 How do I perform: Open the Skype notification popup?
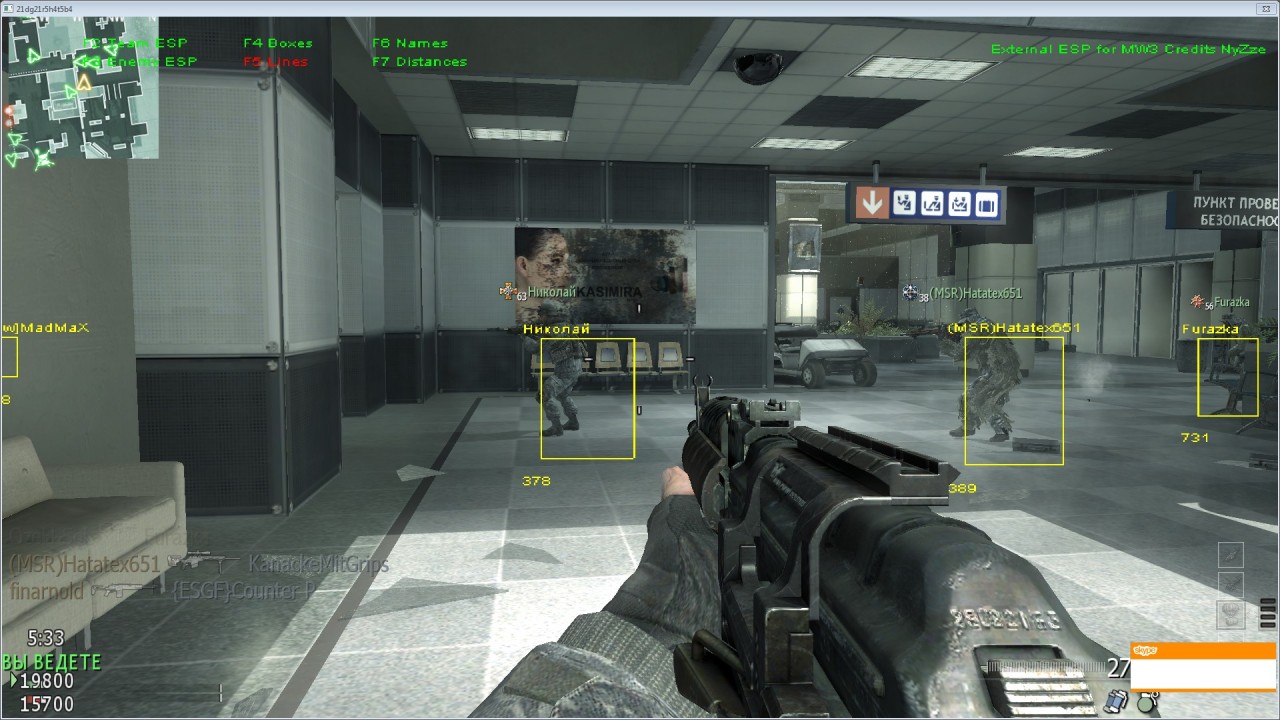pos(1203,666)
